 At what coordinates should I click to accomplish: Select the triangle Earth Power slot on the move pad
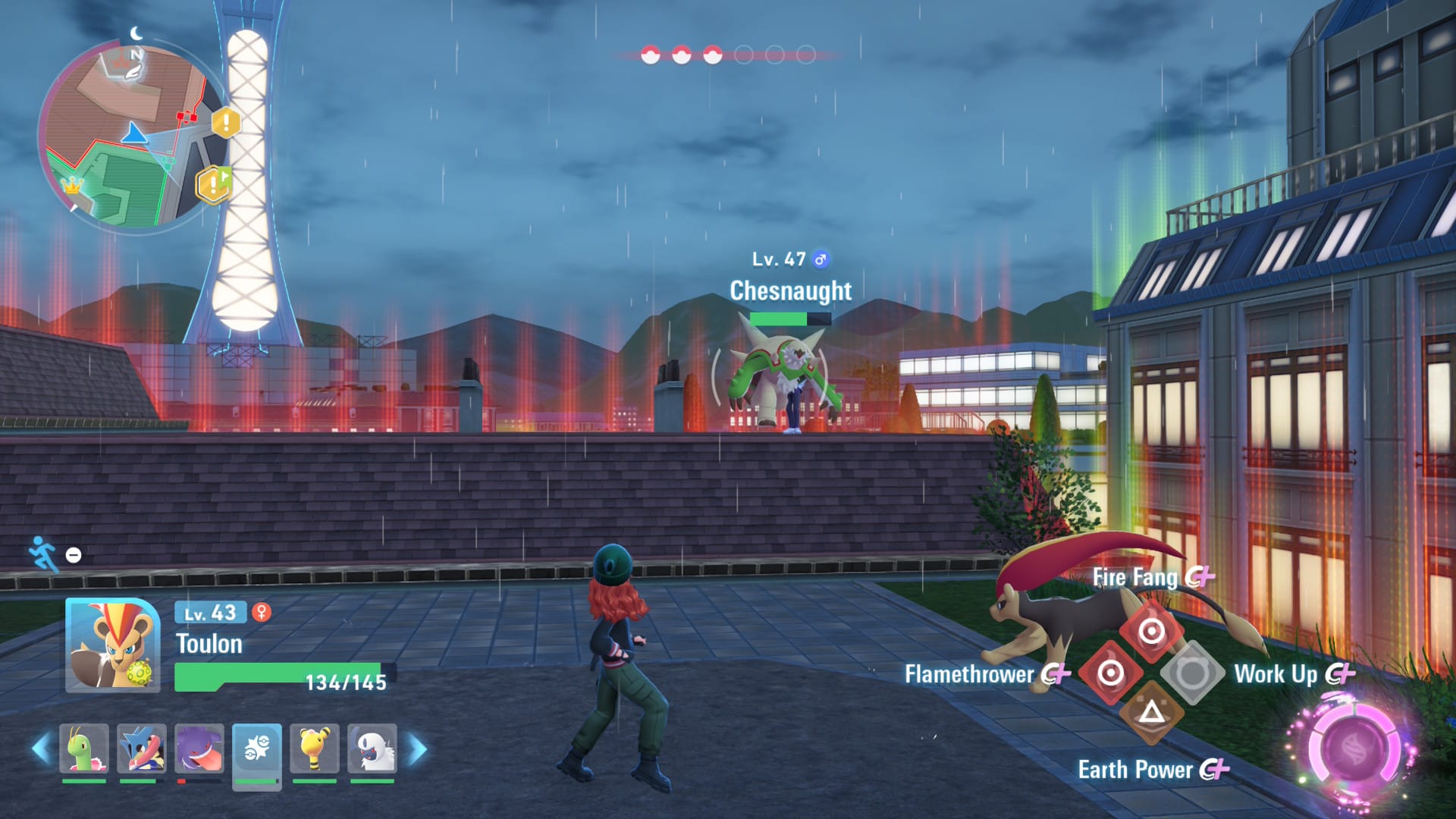tap(1151, 712)
